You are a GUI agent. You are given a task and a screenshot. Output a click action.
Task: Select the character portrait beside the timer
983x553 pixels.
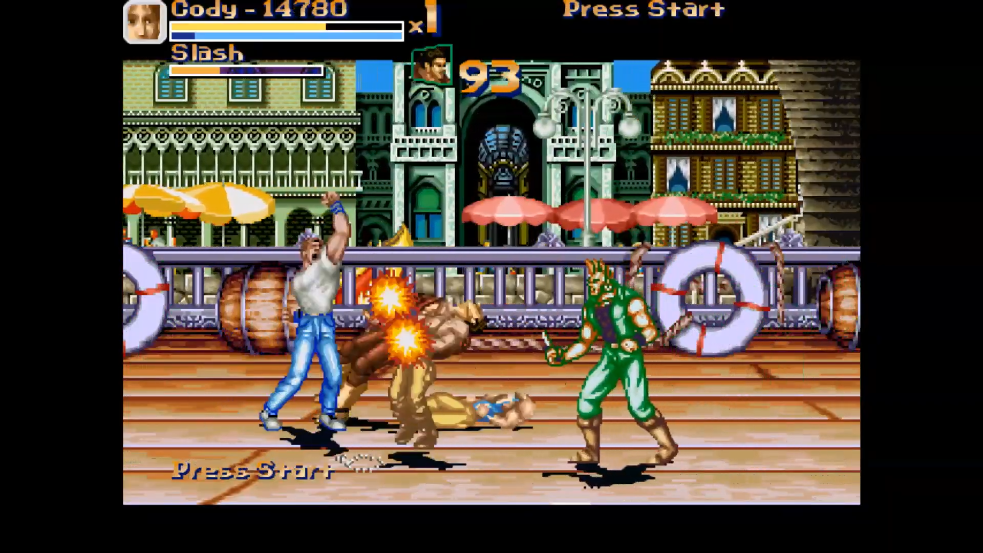click(x=431, y=65)
